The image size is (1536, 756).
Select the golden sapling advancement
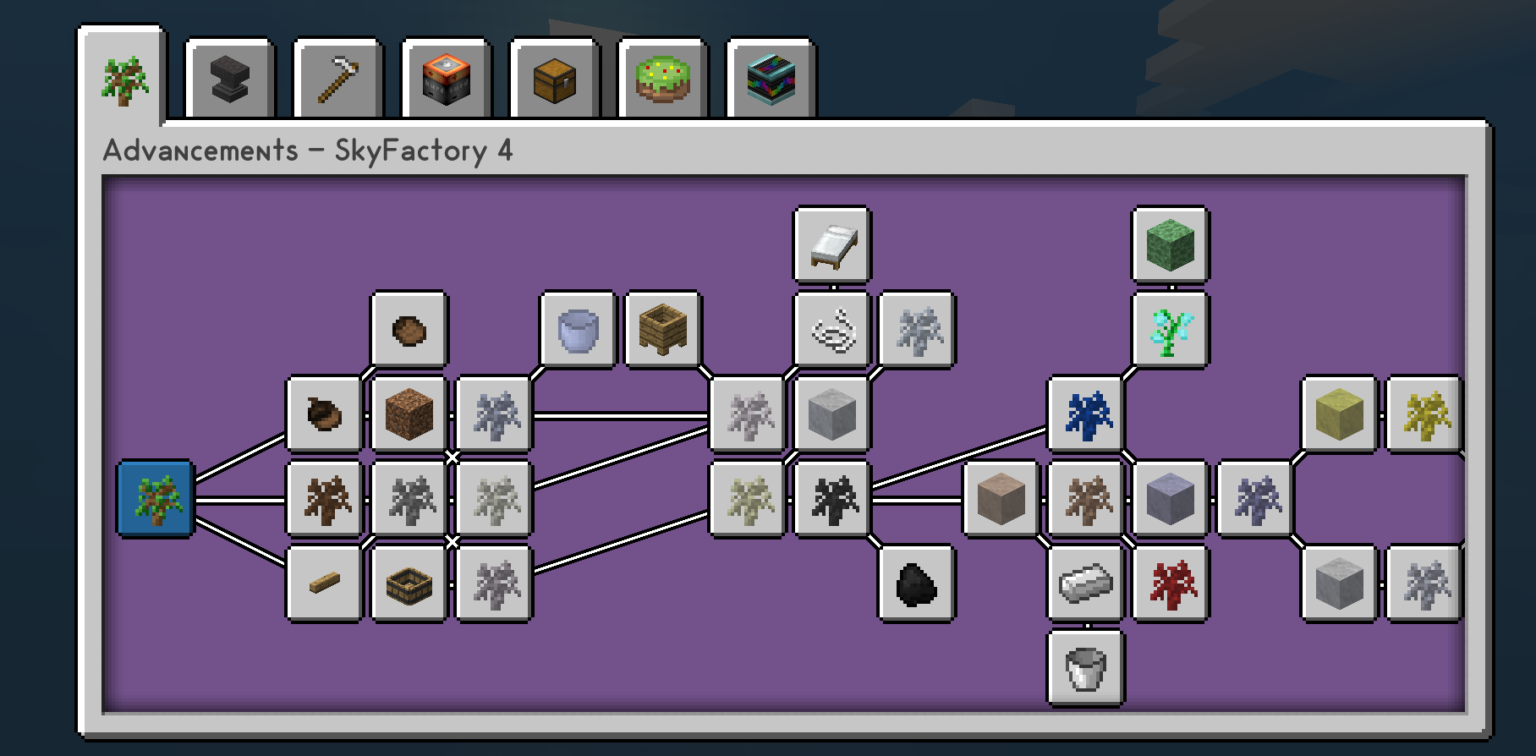click(x=1423, y=413)
